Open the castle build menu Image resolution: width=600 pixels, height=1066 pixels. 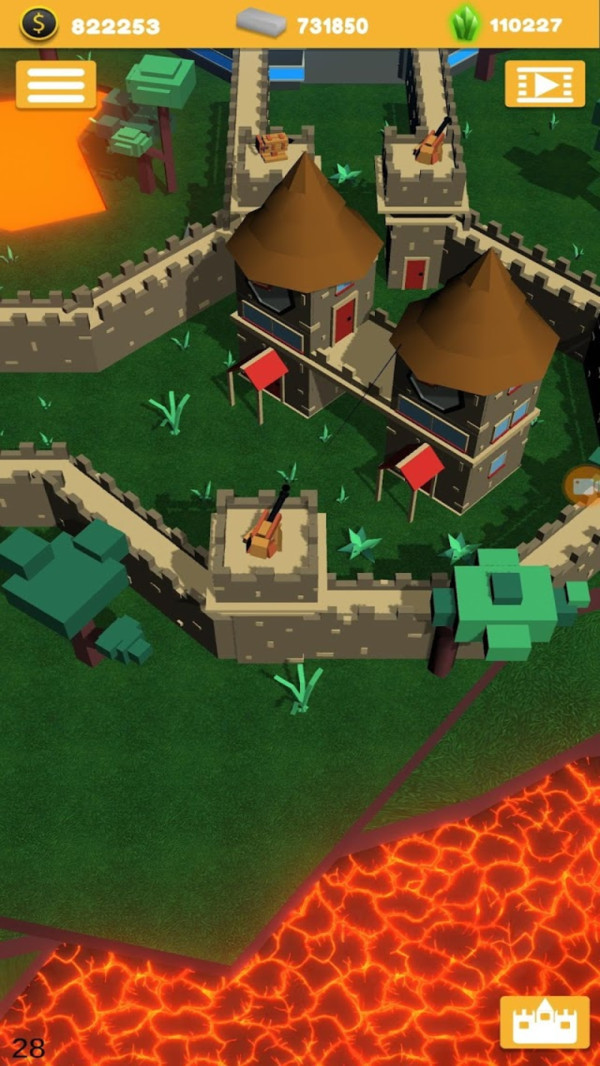pyautogui.click(x=544, y=1021)
